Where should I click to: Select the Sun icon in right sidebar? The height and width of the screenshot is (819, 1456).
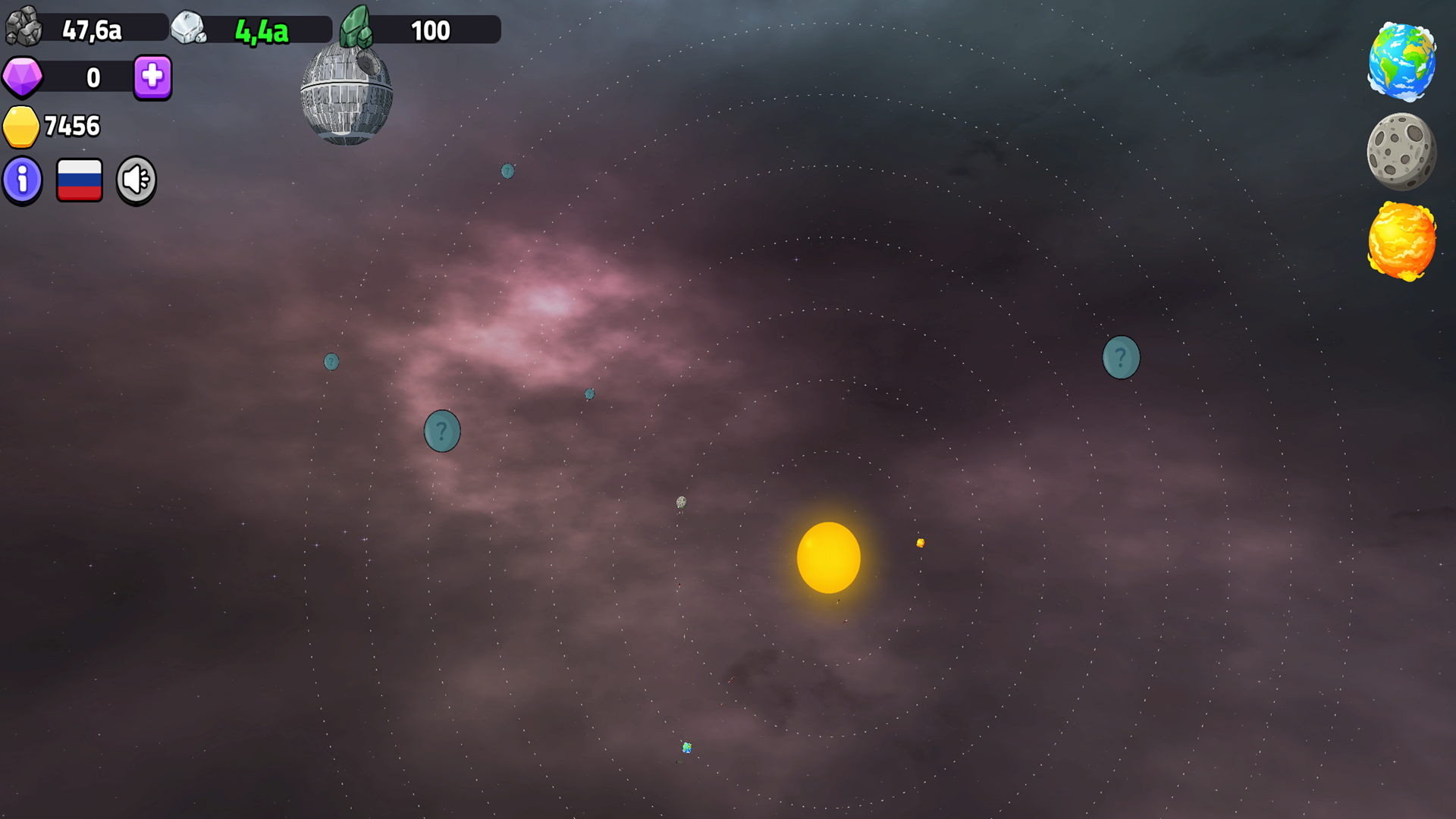point(1401,241)
